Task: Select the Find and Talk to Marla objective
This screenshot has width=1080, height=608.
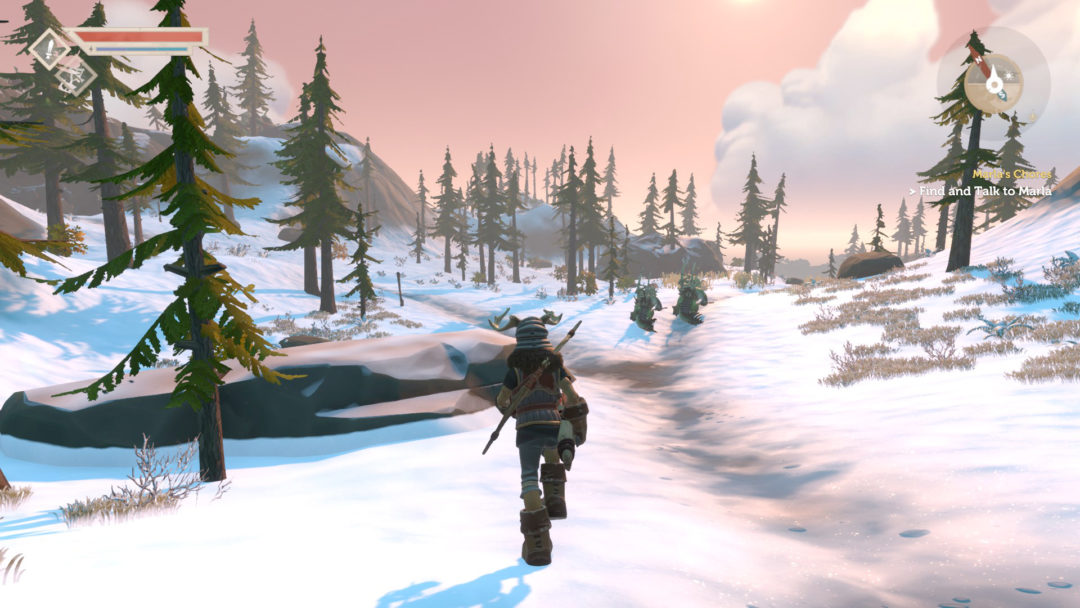Action: click(x=983, y=190)
